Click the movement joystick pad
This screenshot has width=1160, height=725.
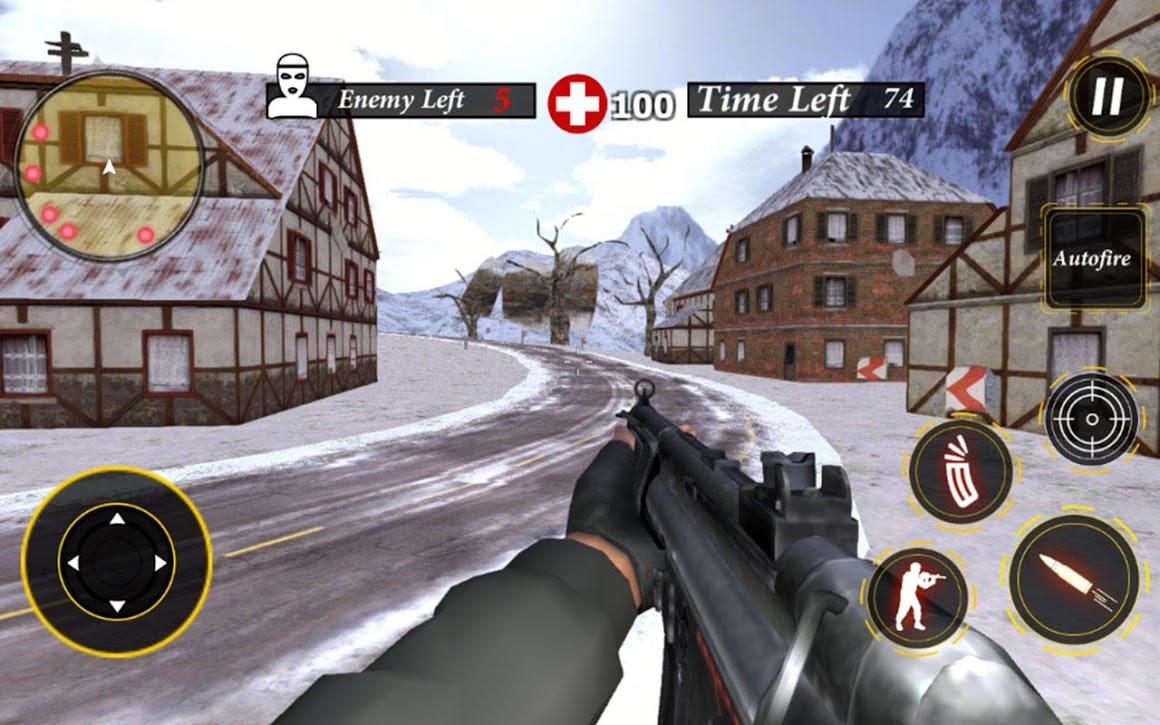tap(116, 563)
